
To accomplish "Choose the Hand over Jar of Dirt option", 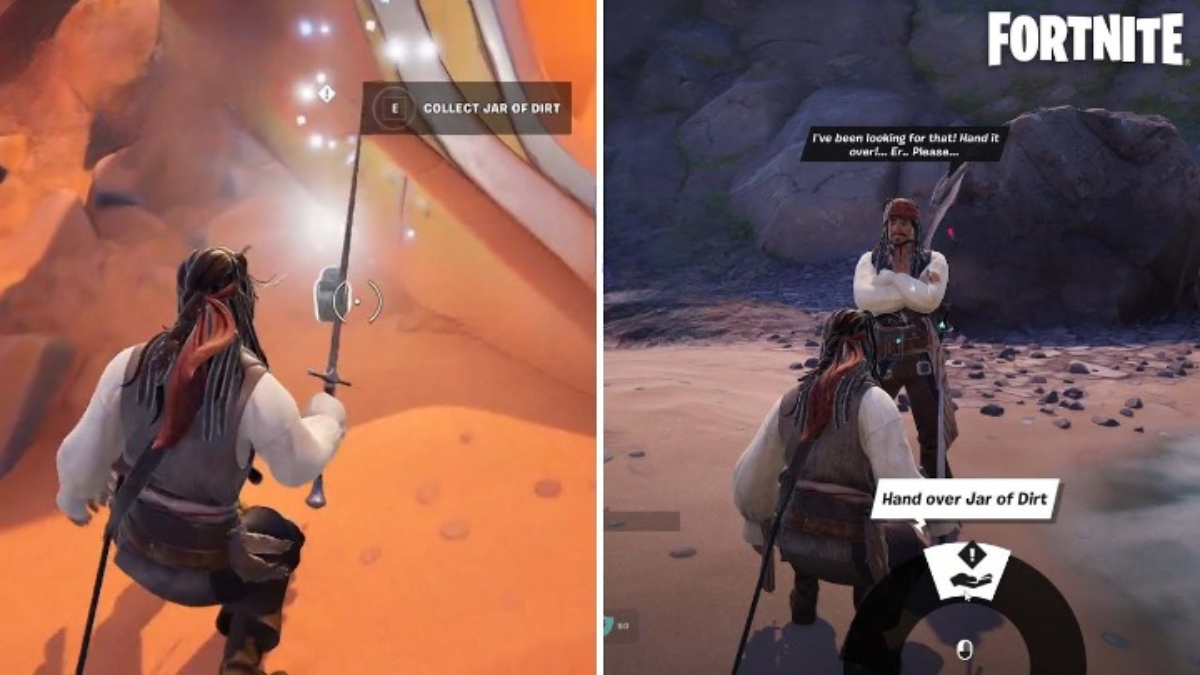I will coord(963,499).
